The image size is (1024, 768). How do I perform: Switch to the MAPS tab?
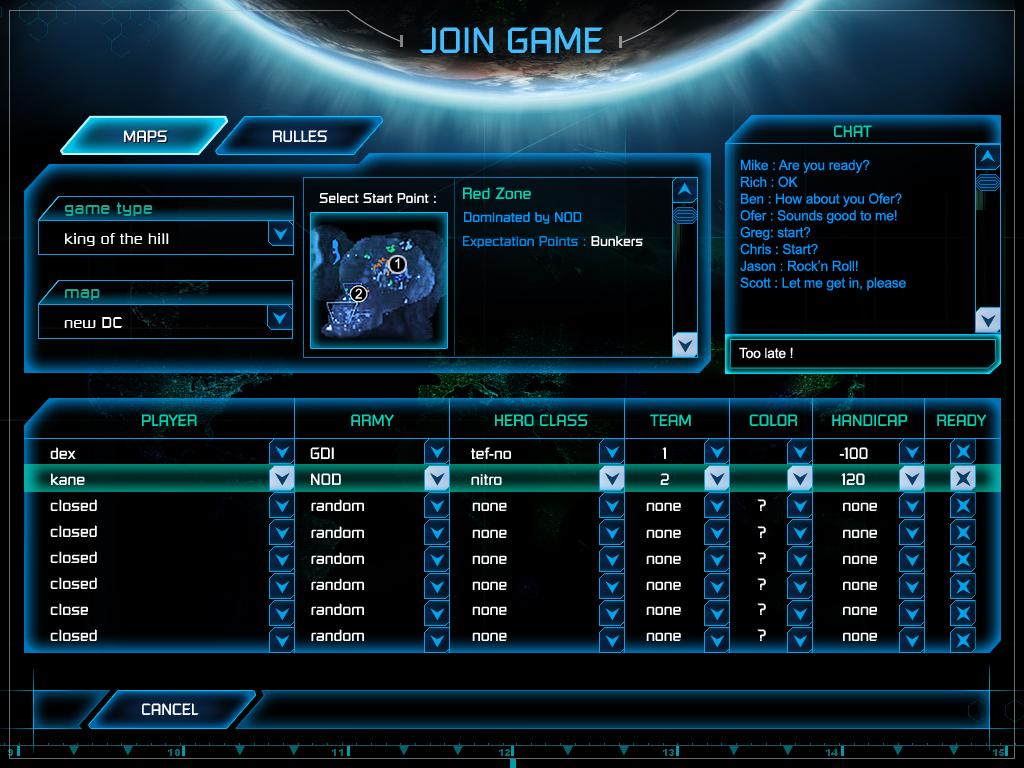coord(145,136)
